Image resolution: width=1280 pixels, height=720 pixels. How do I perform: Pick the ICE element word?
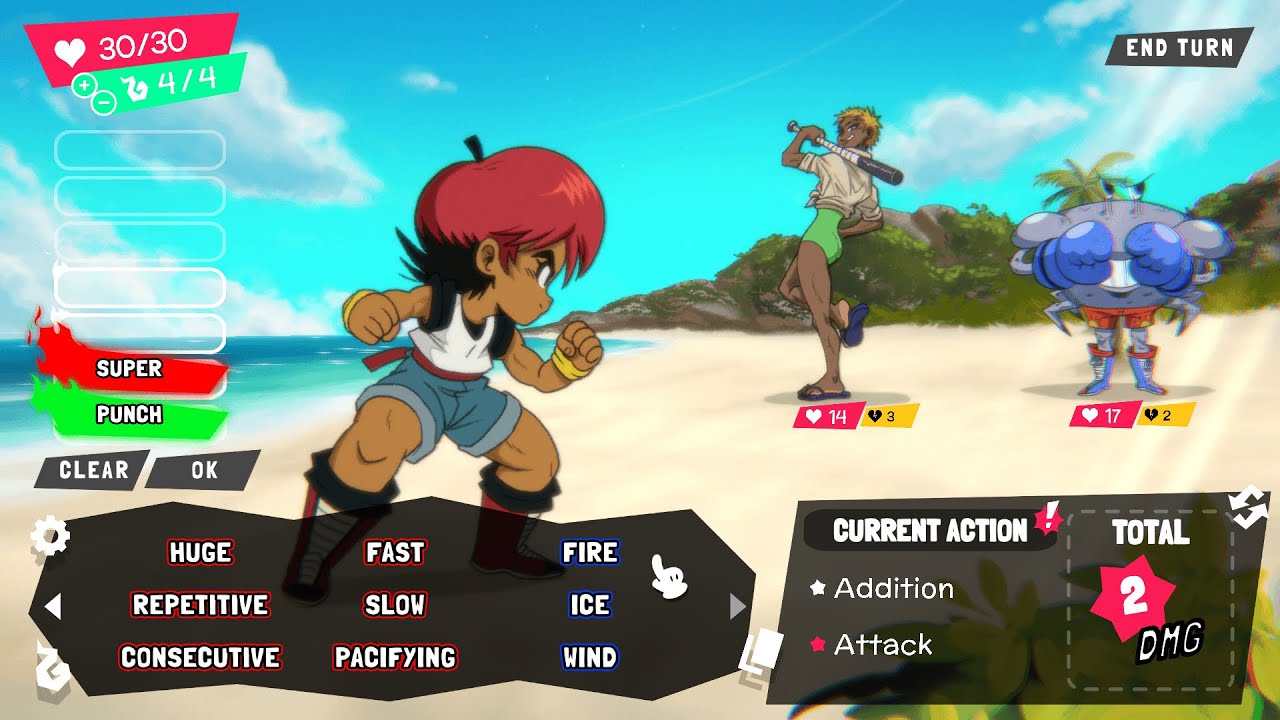coord(590,605)
